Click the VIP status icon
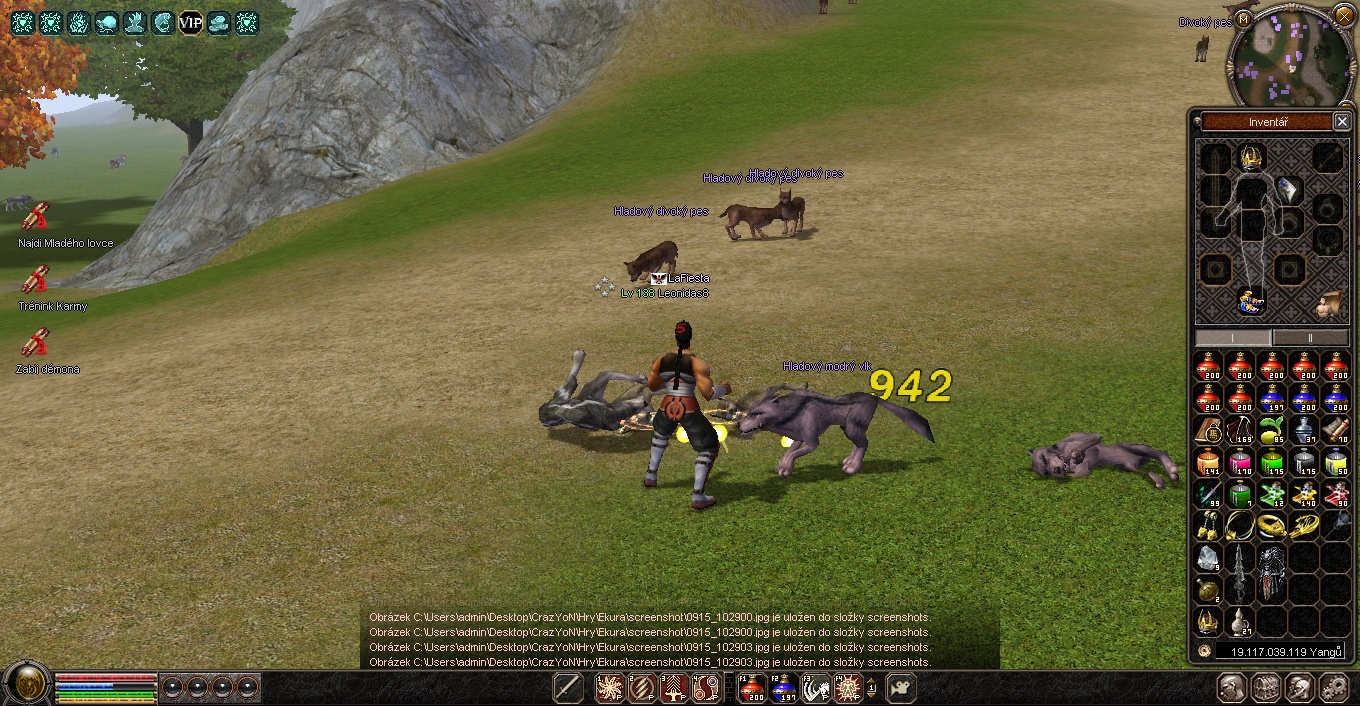 point(190,22)
